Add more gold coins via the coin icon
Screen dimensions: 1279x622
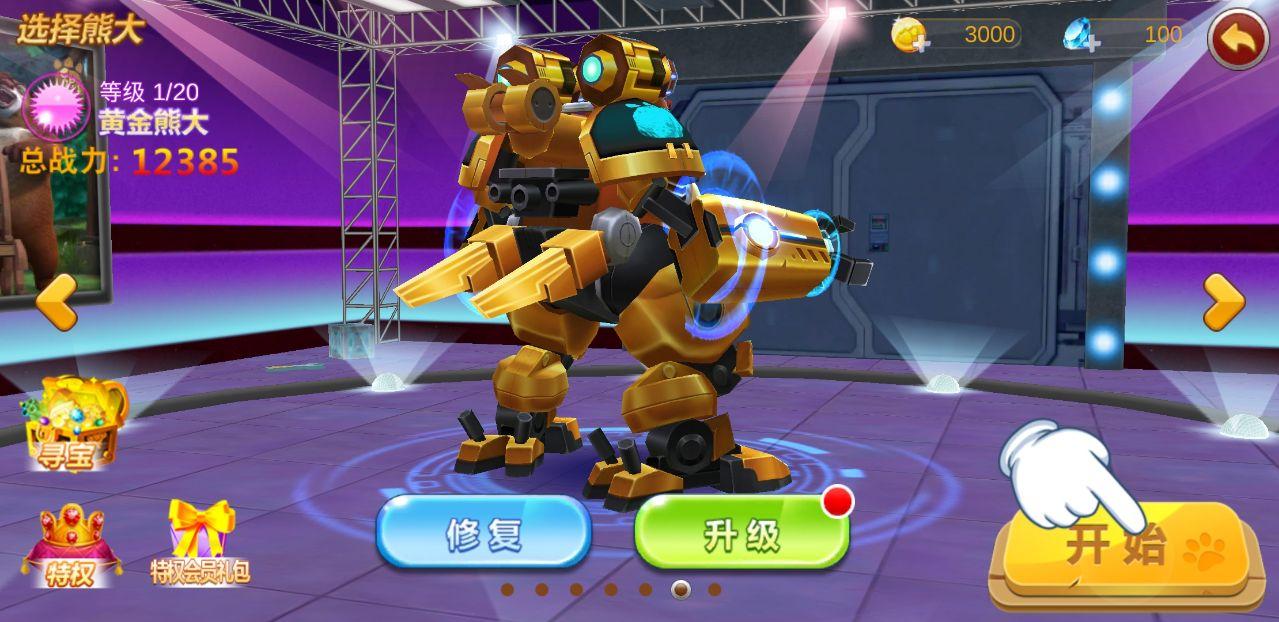[x=910, y=35]
